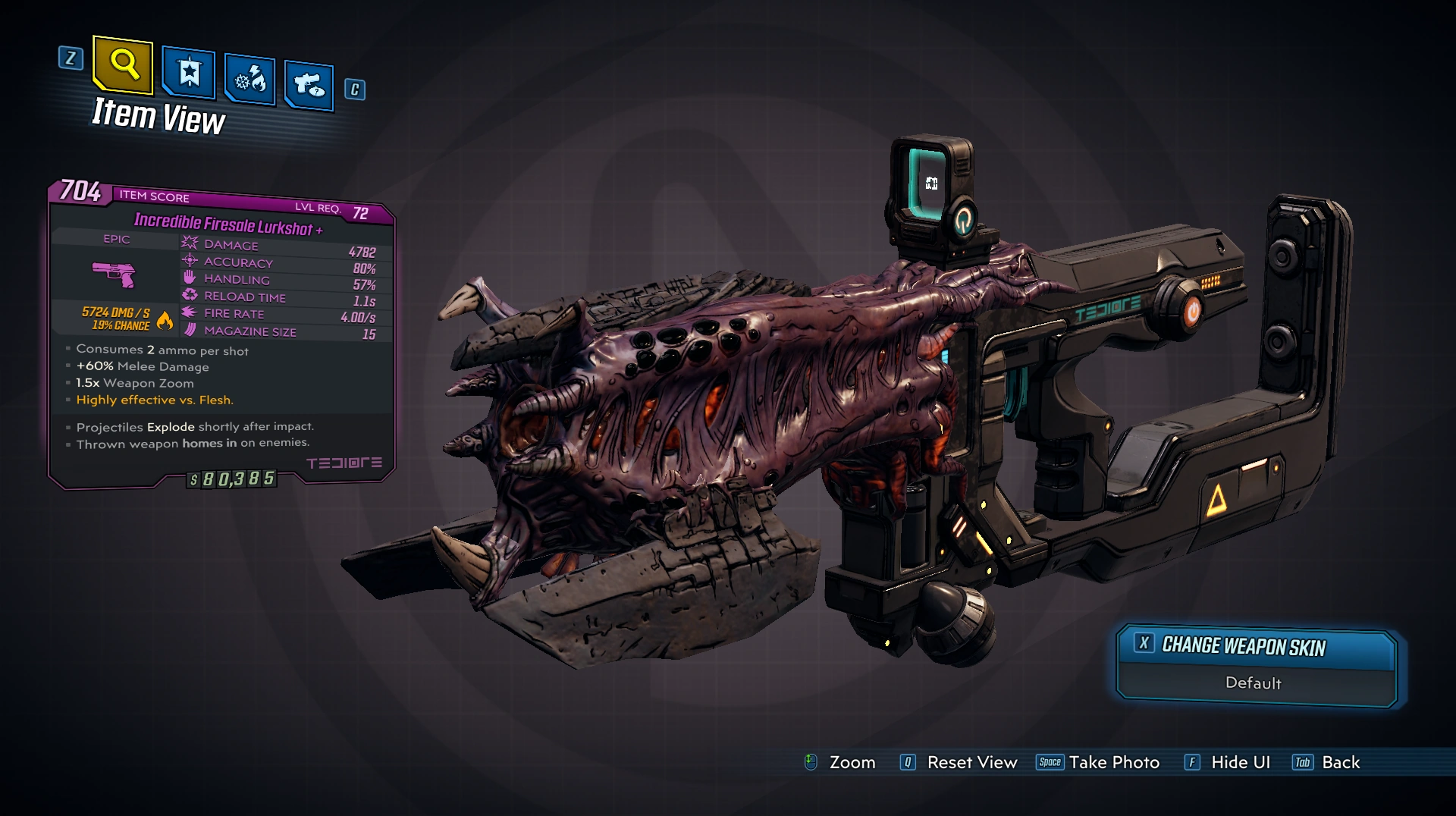Switch to the pistol question mark tab

(x=309, y=84)
